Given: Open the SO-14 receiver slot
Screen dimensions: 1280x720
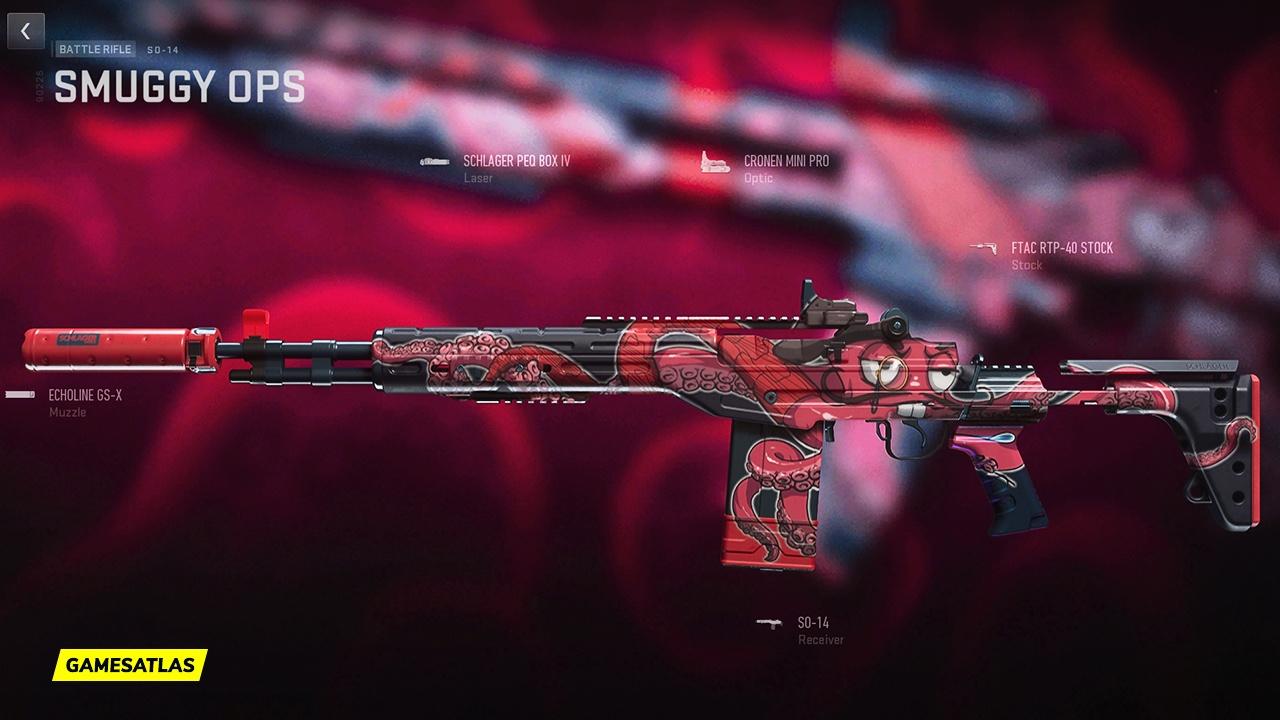Looking at the screenshot, I should 813,623.
